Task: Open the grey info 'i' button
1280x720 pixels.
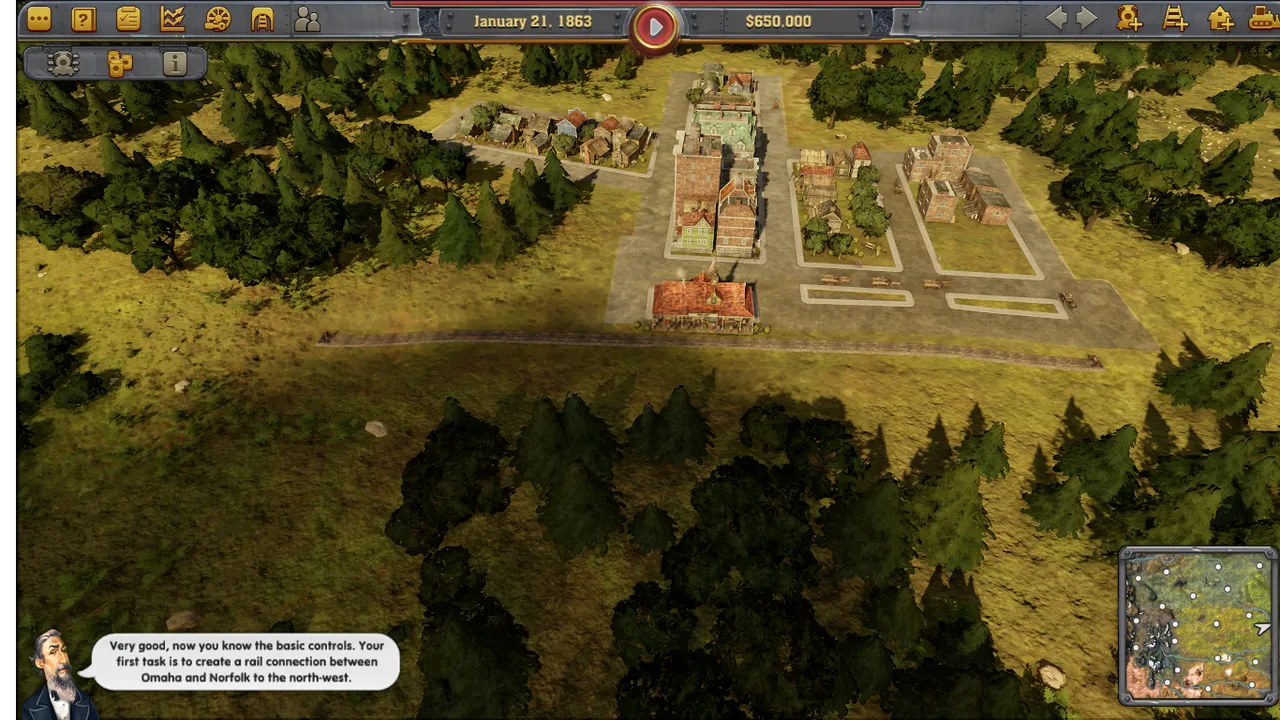Action: pos(175,64)
